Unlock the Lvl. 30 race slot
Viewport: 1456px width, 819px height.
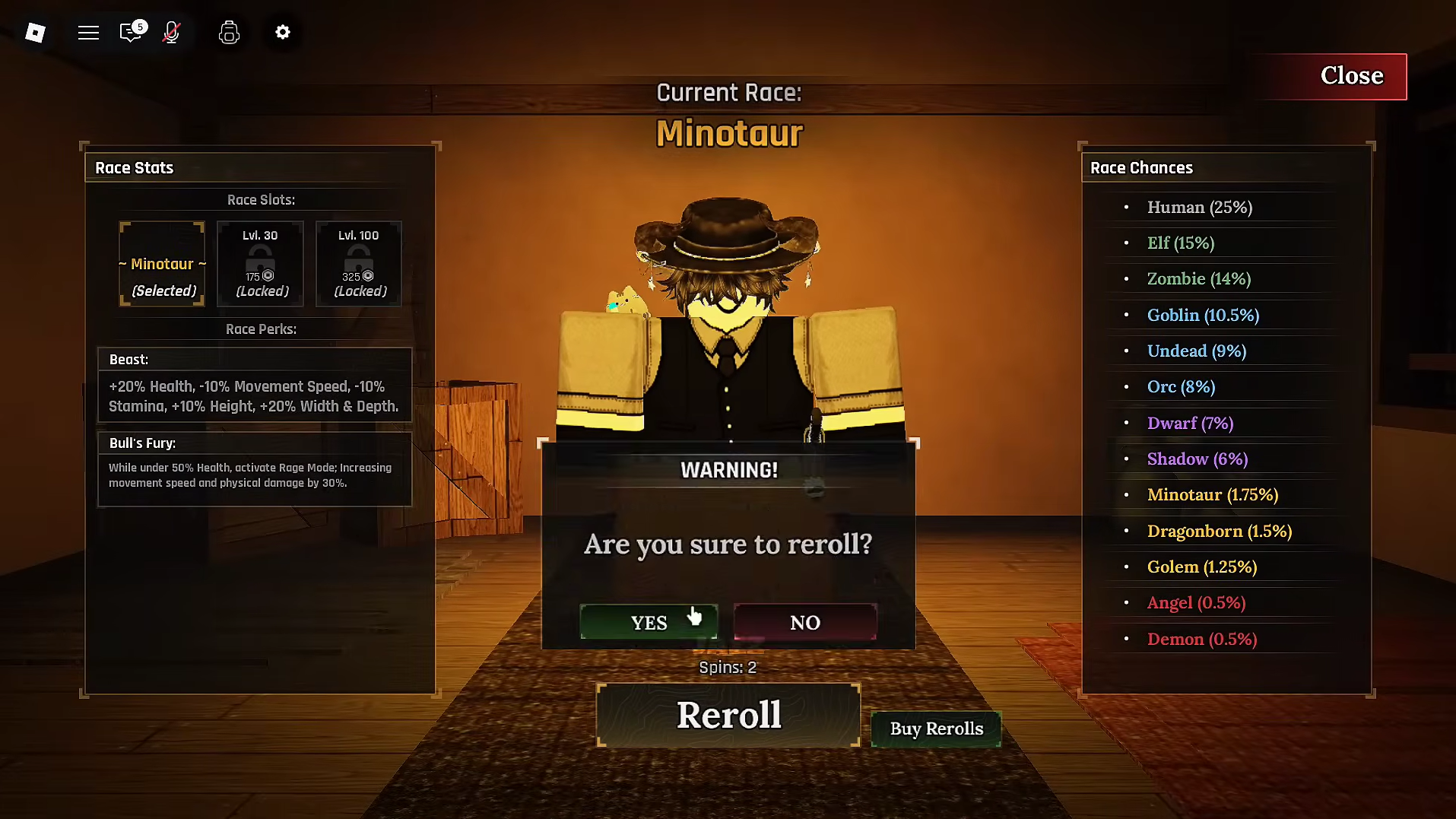260,264
